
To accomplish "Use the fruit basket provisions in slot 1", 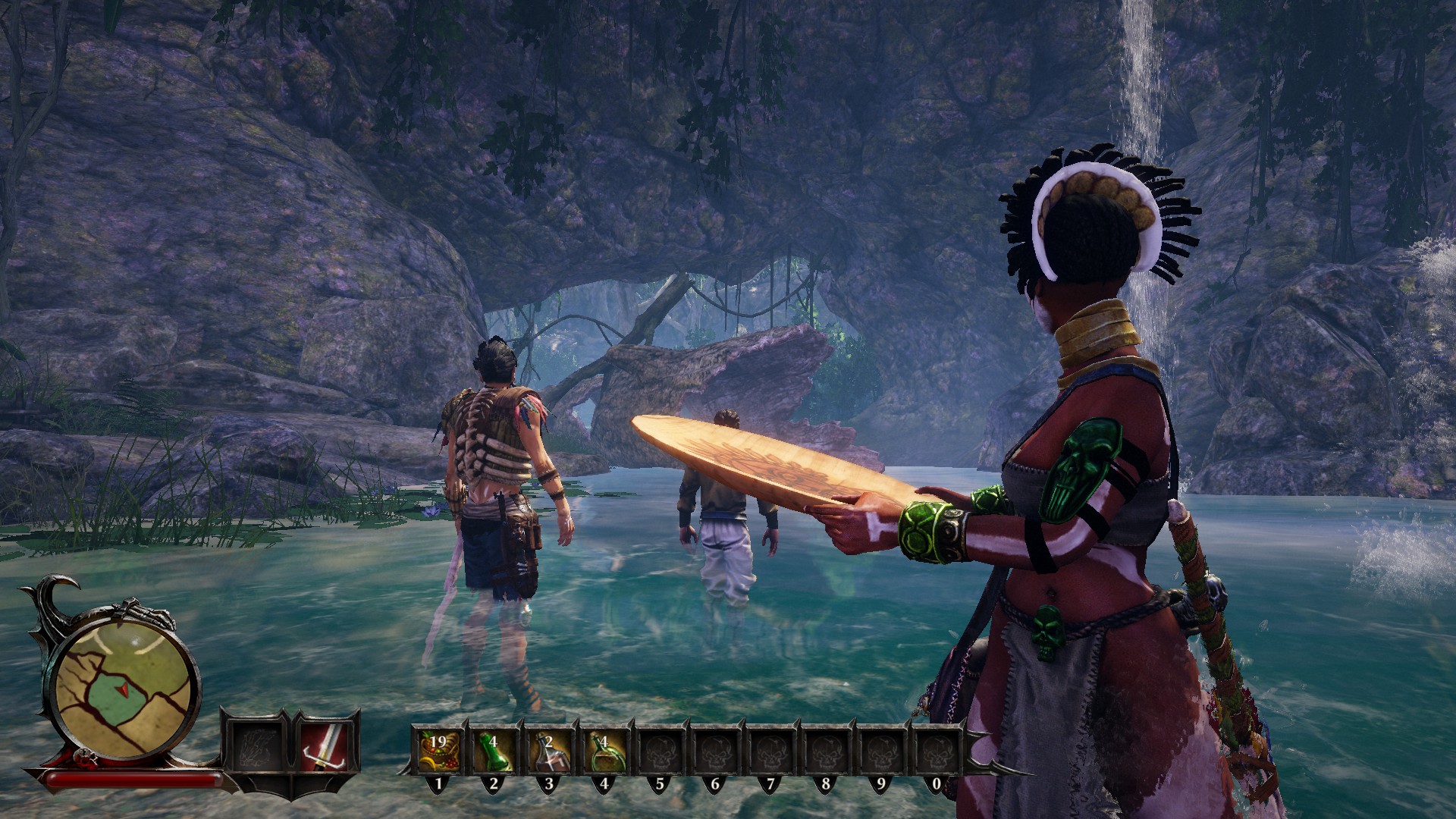I will 438,750.
